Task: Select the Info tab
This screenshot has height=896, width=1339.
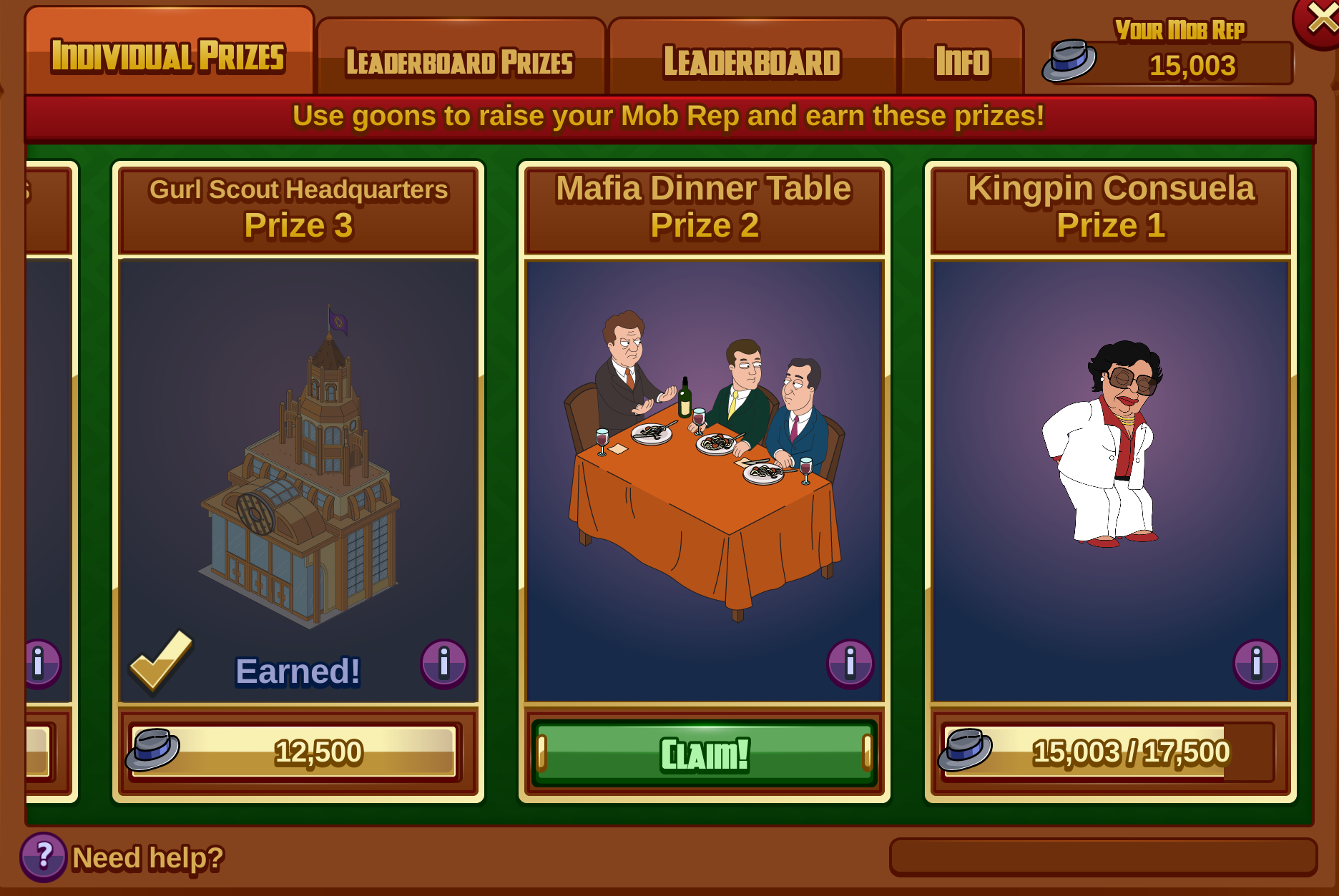Action: [962, 61]
